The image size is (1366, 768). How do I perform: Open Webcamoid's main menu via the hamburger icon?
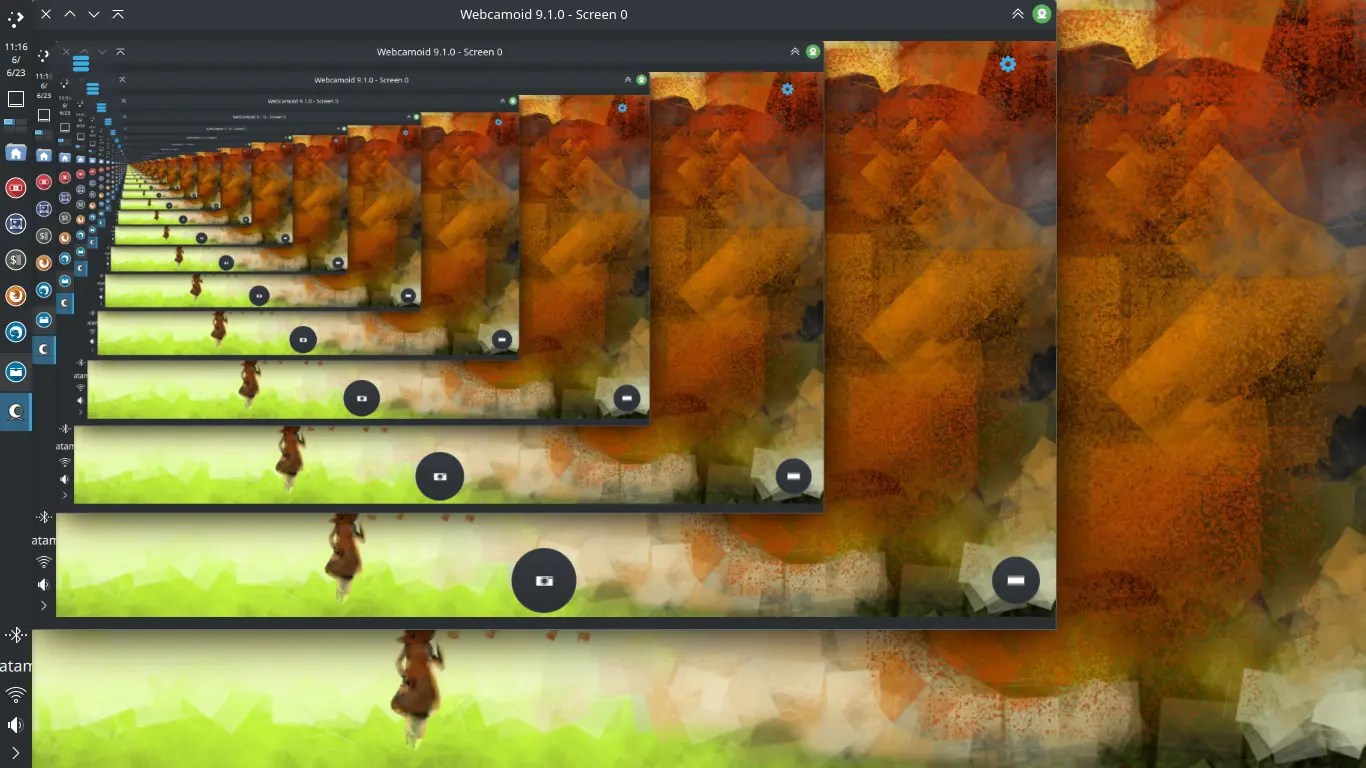pyautogui.click(x=81, y=63)
